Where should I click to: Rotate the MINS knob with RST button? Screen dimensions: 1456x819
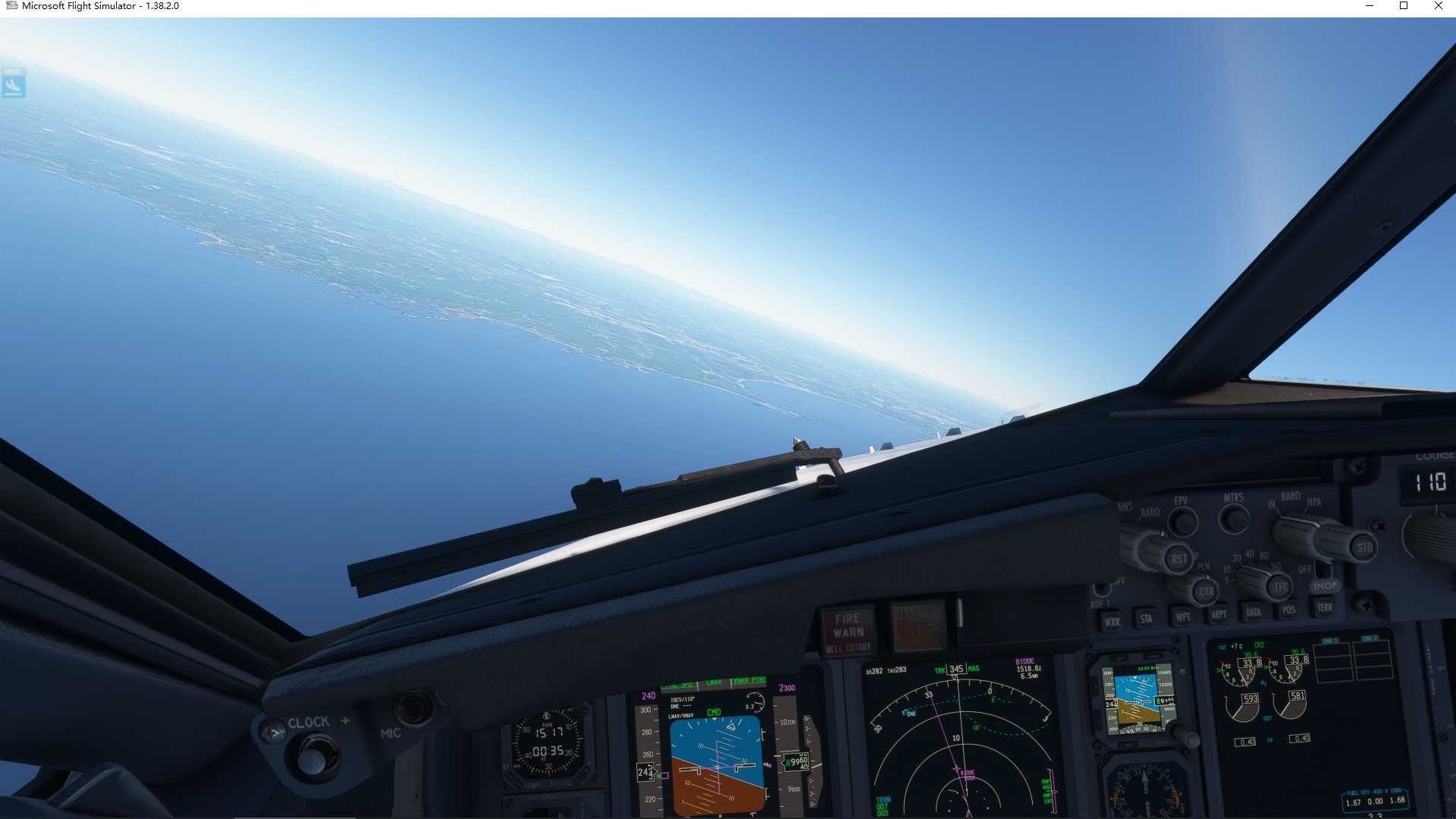coord(1177,559)
